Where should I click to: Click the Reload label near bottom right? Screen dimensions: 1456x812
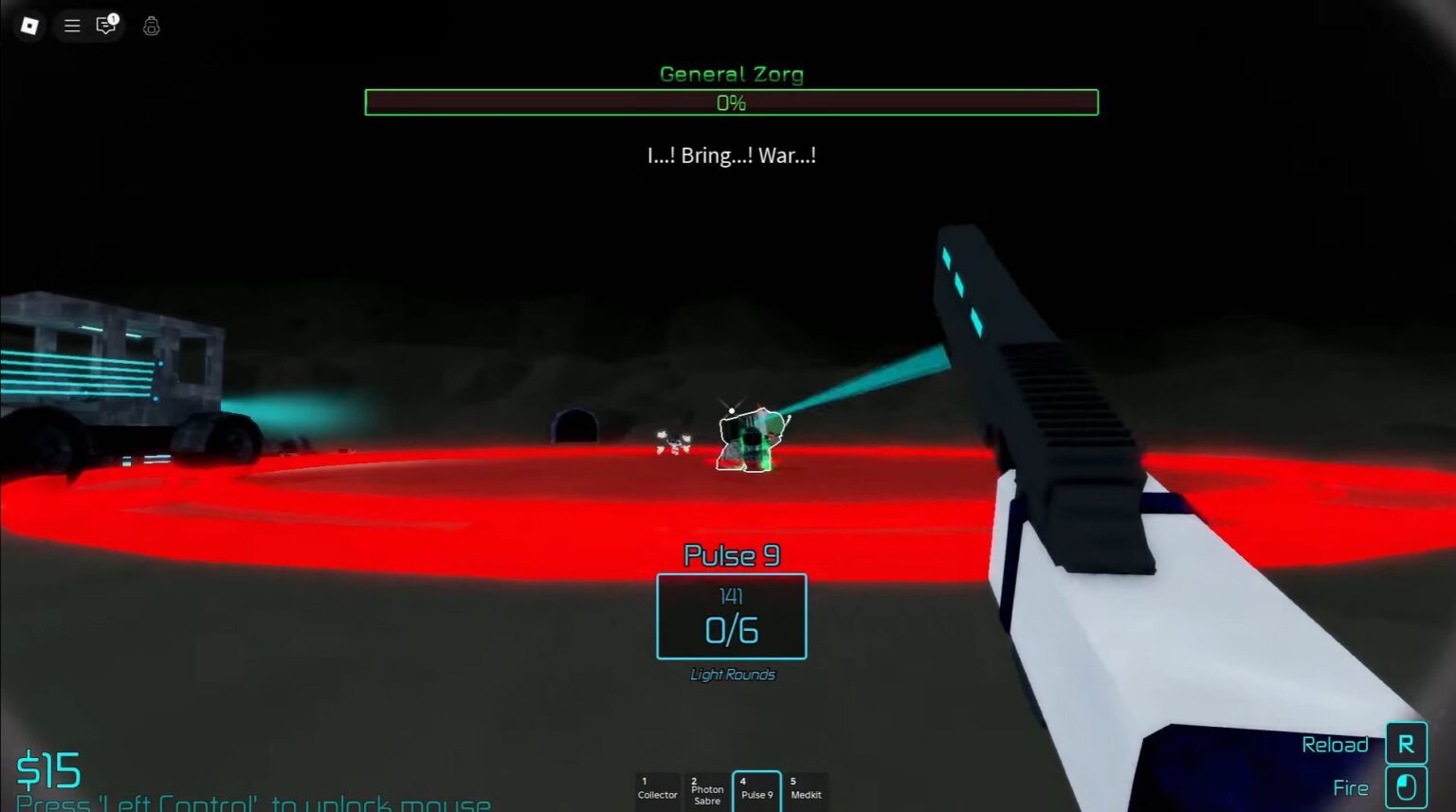tap(1335, 745)
